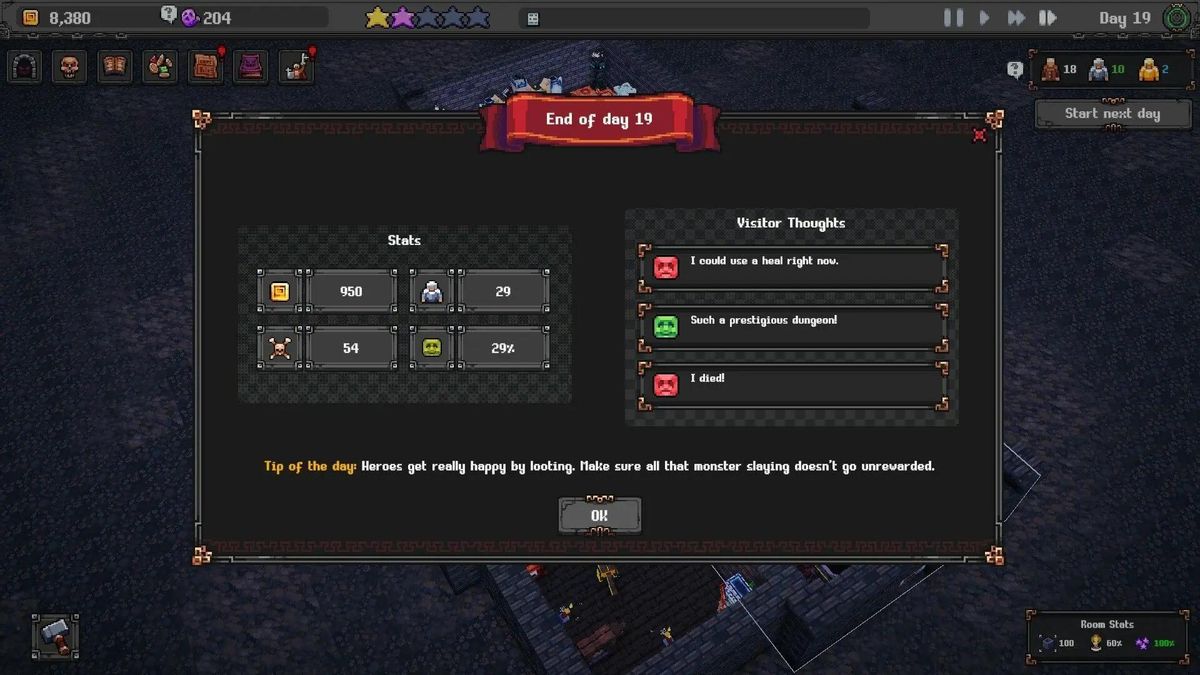Screen dimensions: 1200x675
Task: Open the orange scroll menu with notification
Action: pos(206,67)
